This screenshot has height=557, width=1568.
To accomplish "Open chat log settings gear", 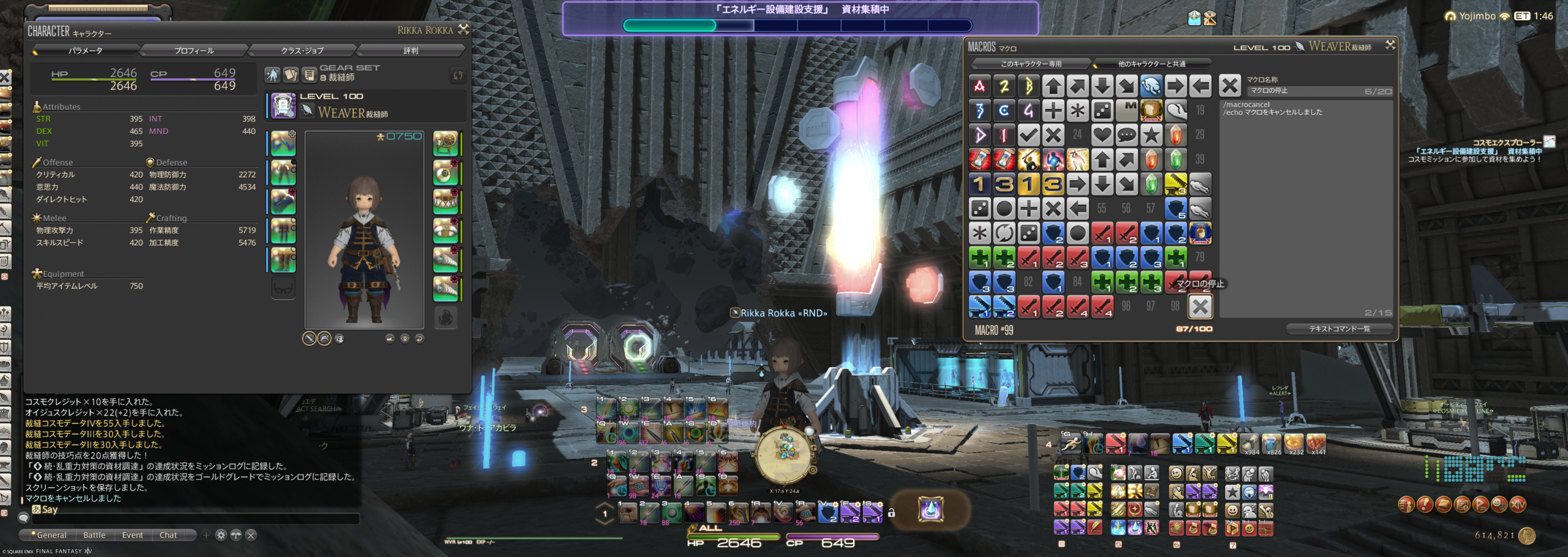I will [x=221, y=535].
